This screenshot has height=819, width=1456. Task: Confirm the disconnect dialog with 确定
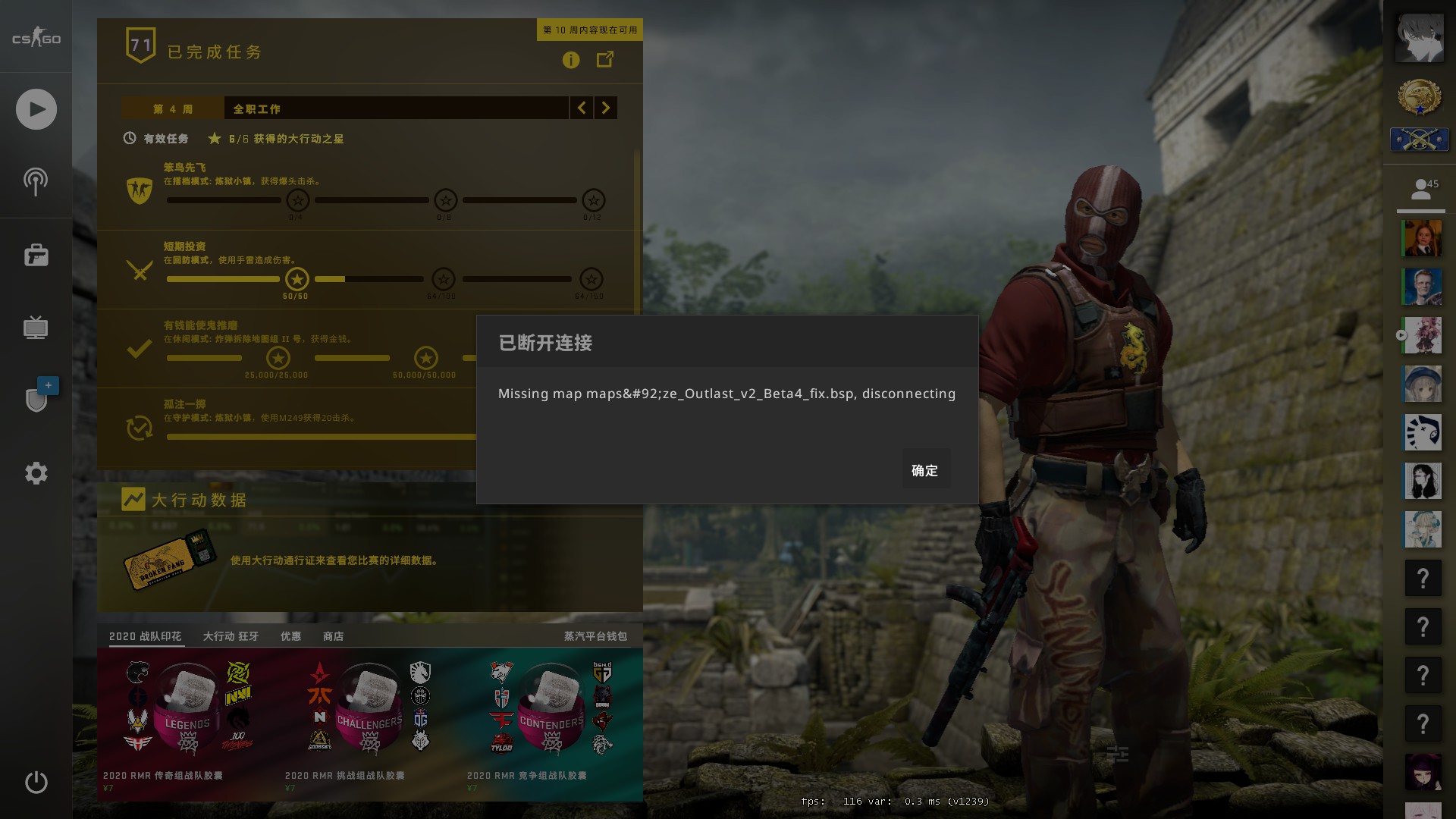pyautogui.click(x=924, y=470)
